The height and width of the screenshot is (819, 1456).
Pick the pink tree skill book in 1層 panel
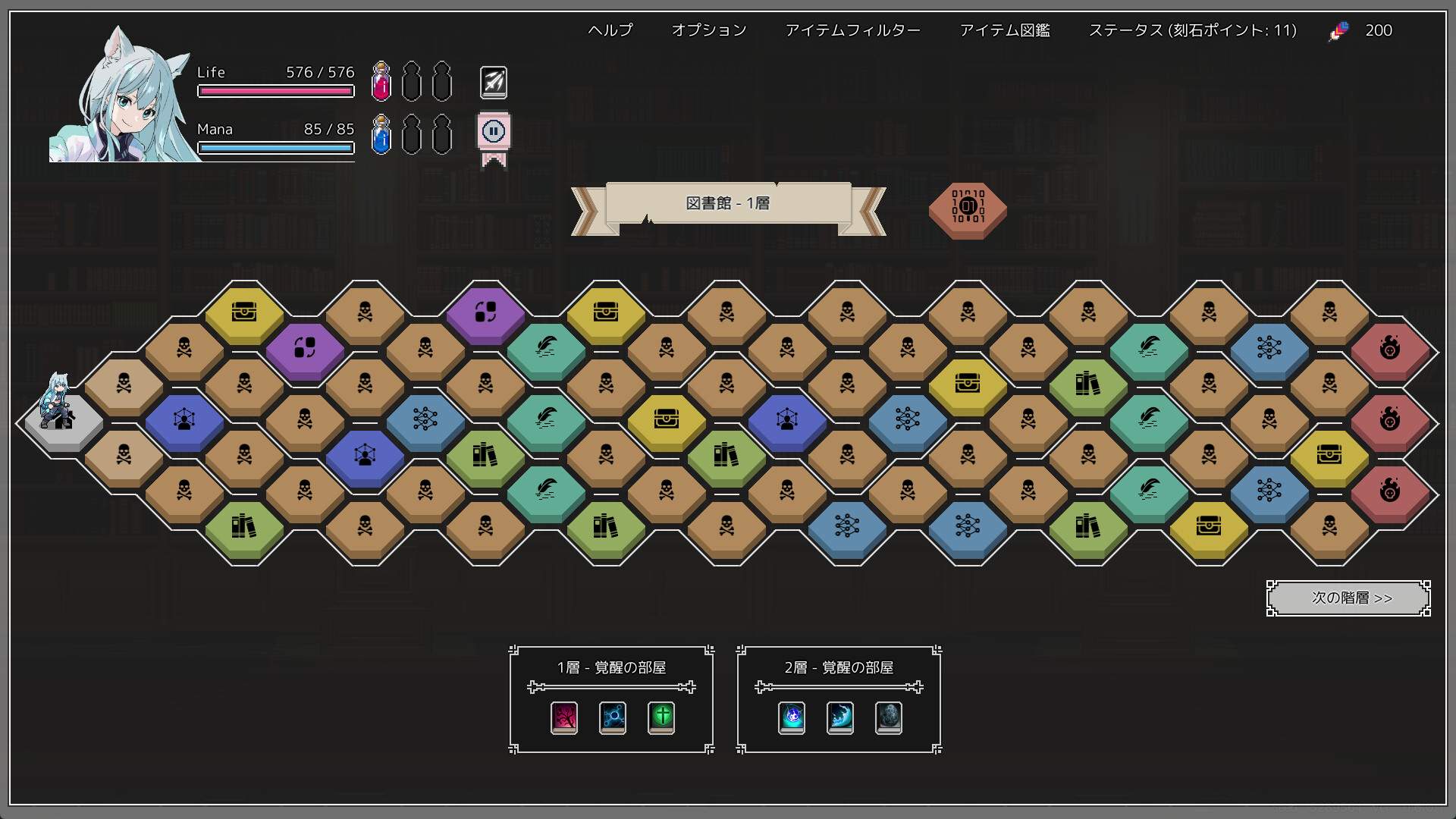pos(563,718)
